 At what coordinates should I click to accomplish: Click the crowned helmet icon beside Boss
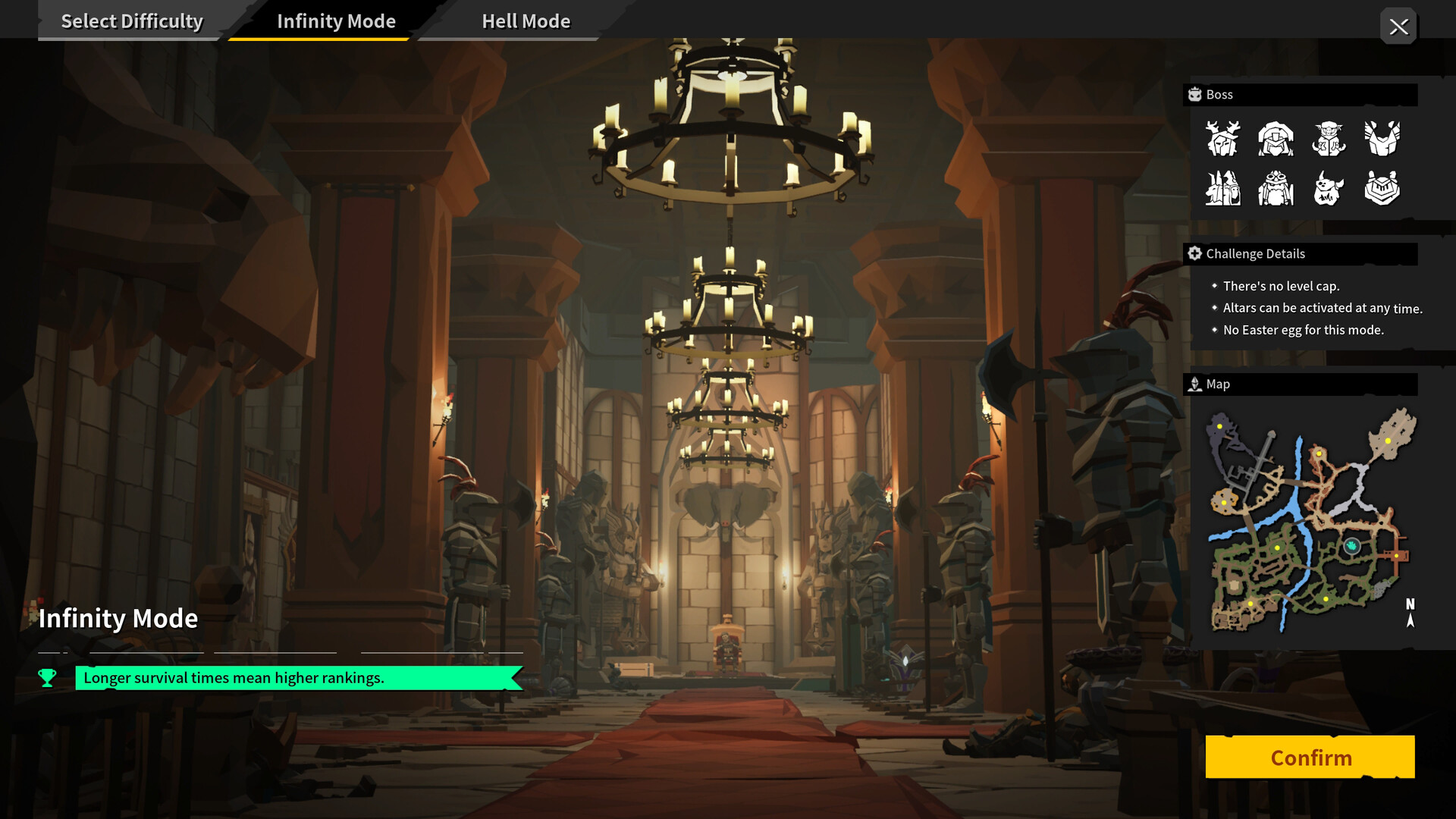(1194, 94)
